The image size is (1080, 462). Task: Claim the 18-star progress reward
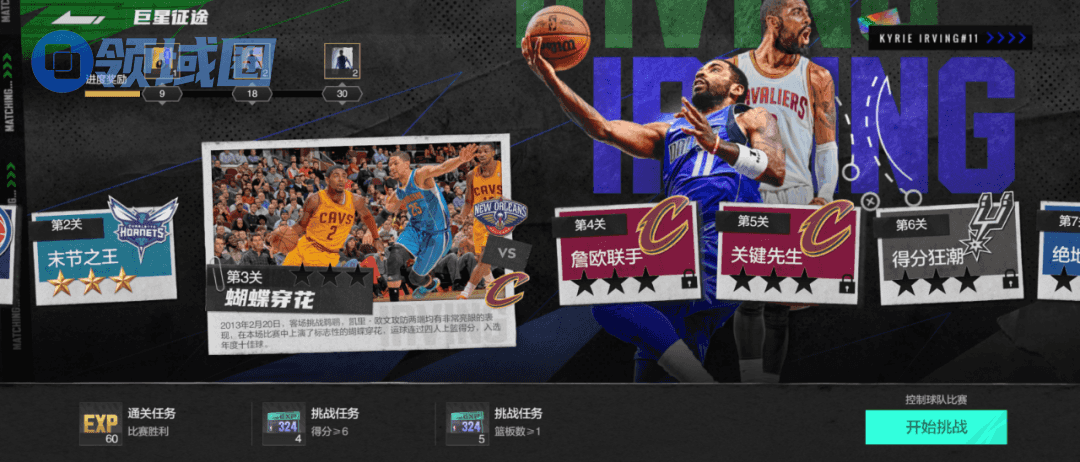(x=252, y=63)
